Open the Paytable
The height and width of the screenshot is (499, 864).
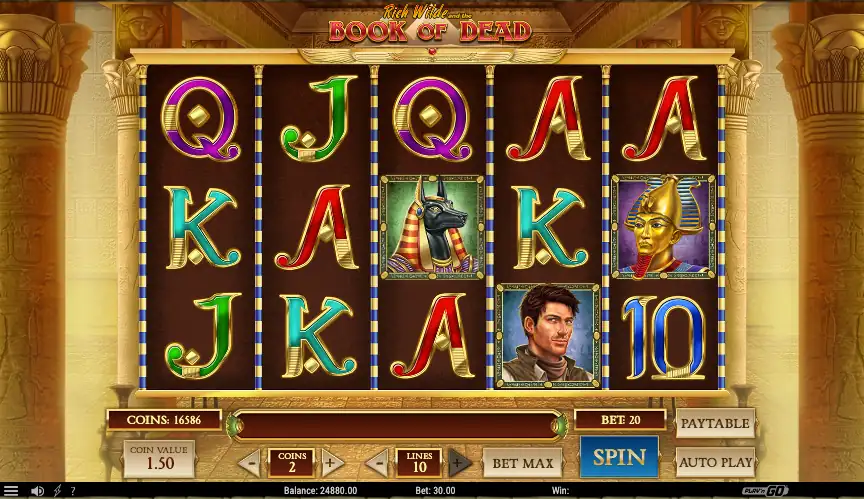point(715,423)
